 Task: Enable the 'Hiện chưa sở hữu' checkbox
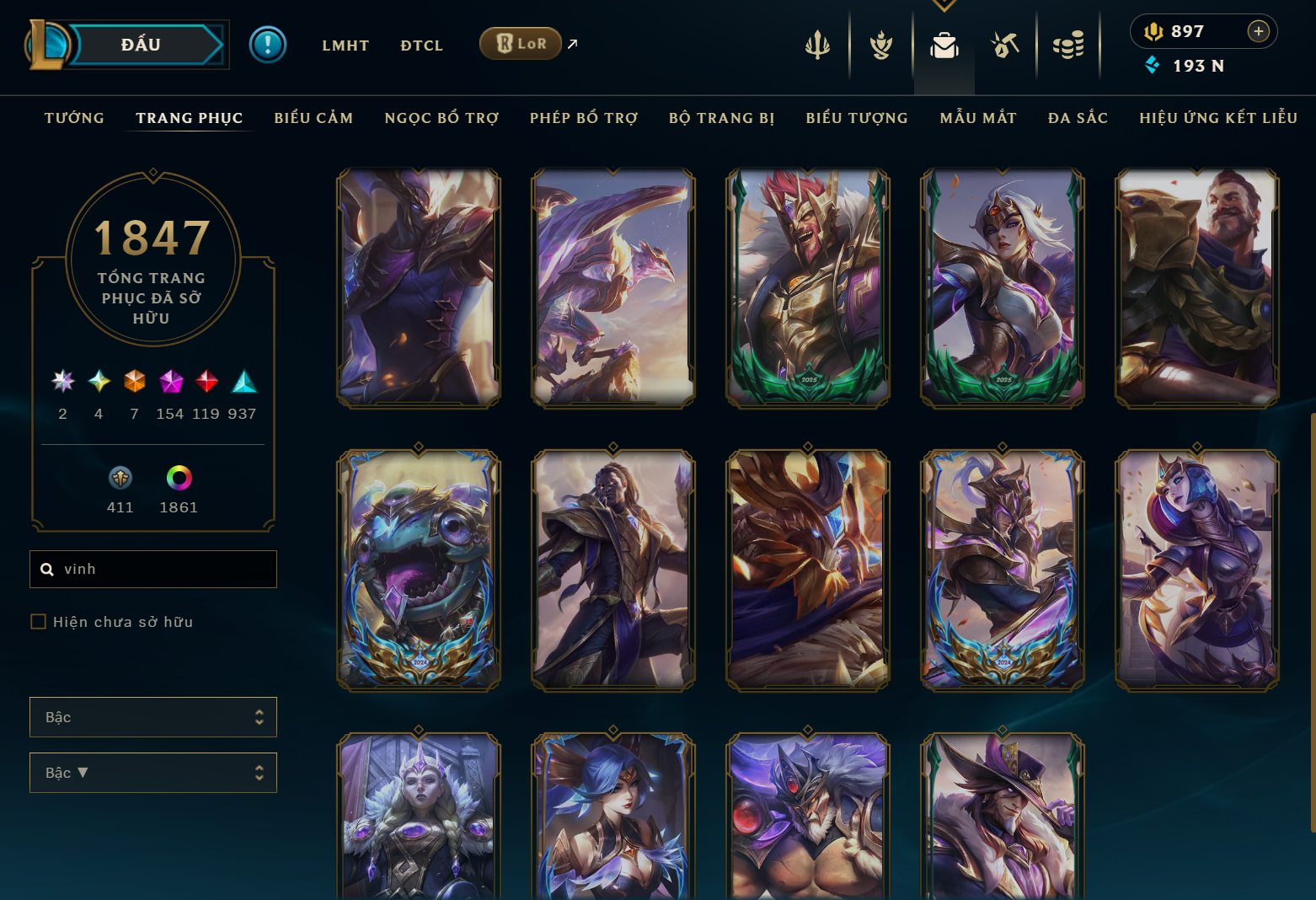click(38, 621)
